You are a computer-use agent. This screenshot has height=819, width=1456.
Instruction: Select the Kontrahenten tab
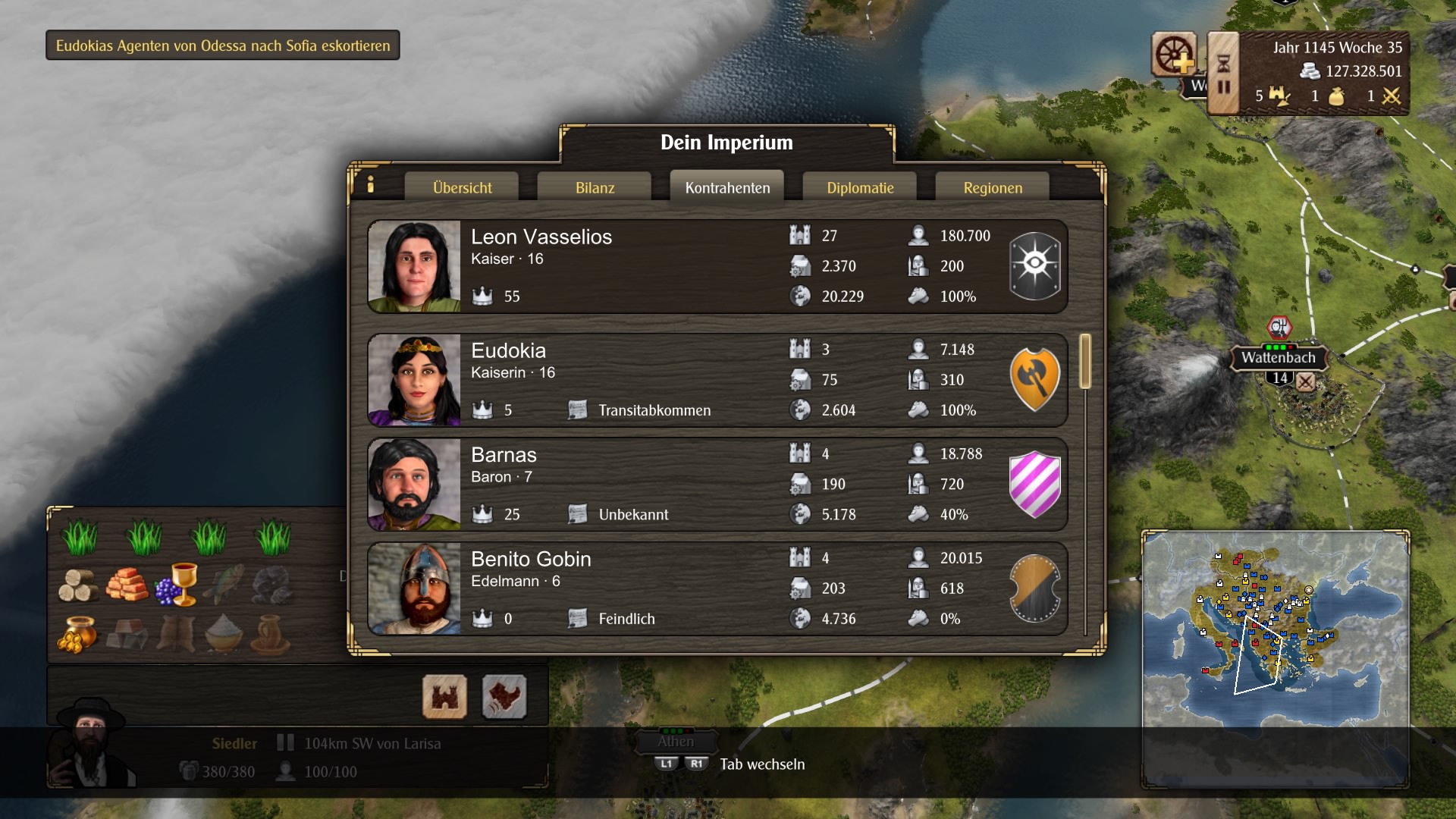727,187
